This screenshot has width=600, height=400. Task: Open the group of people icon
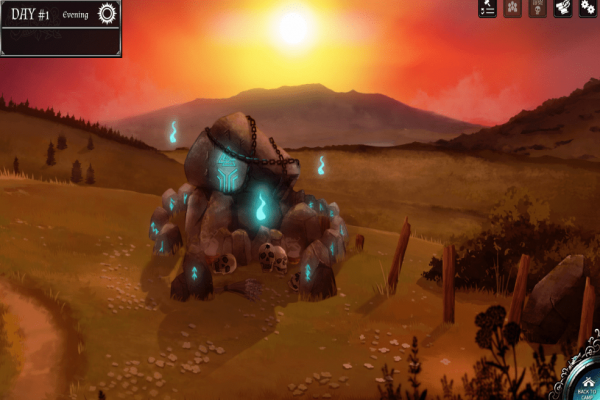513,9
